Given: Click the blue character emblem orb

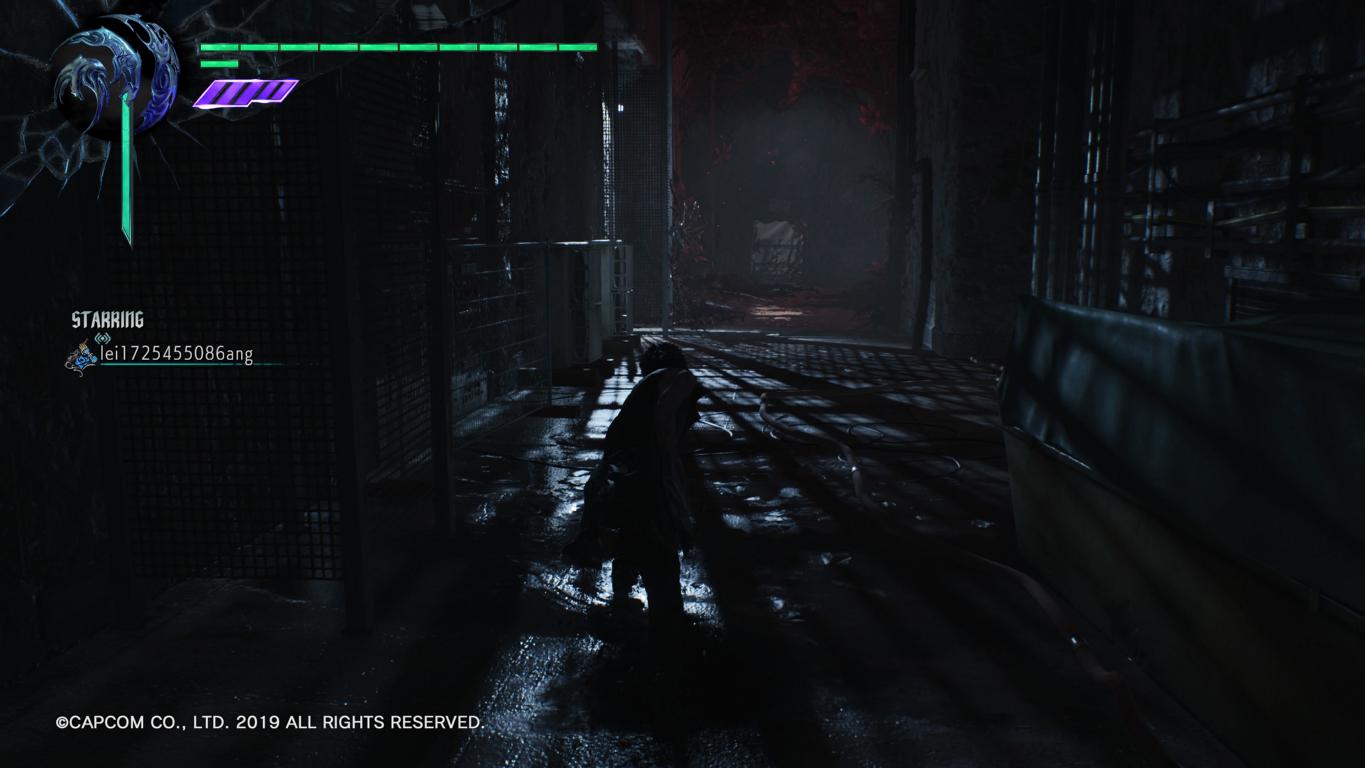Looking at the screenshot, I should [x=115, y=77].
